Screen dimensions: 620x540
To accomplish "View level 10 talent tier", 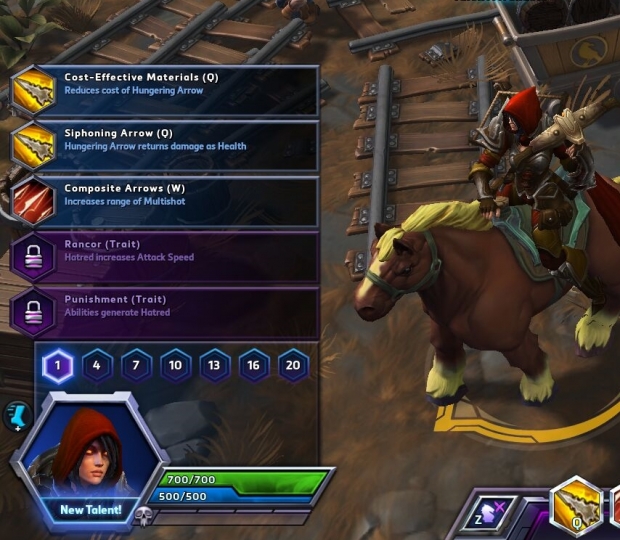I will coord(175,366).
